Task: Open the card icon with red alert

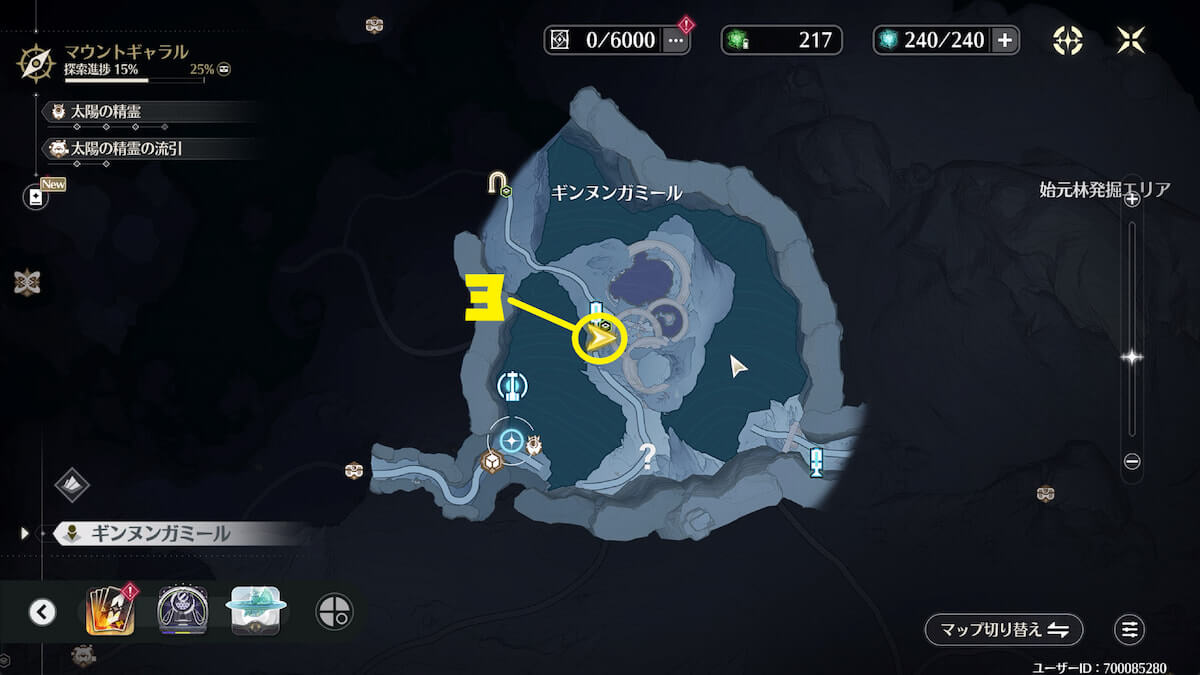Action: pyautogui.click(x=109, y=611)
